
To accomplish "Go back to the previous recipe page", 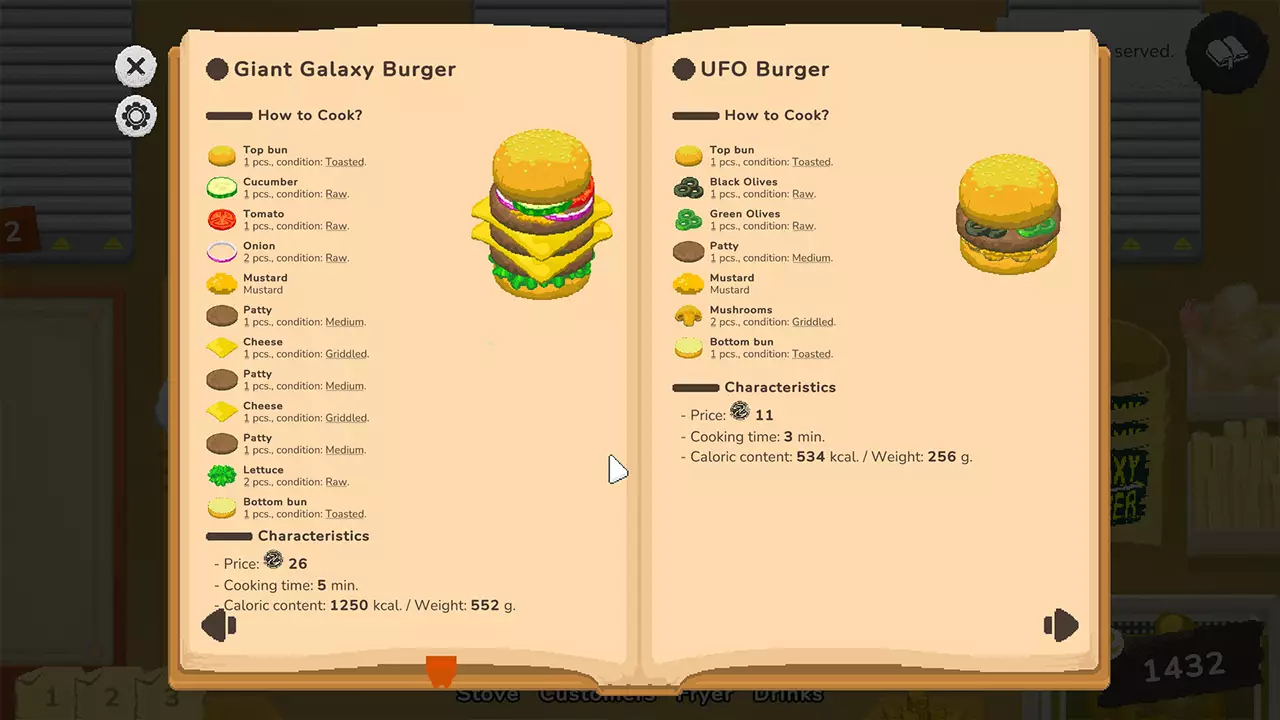I will pos(219,625).
